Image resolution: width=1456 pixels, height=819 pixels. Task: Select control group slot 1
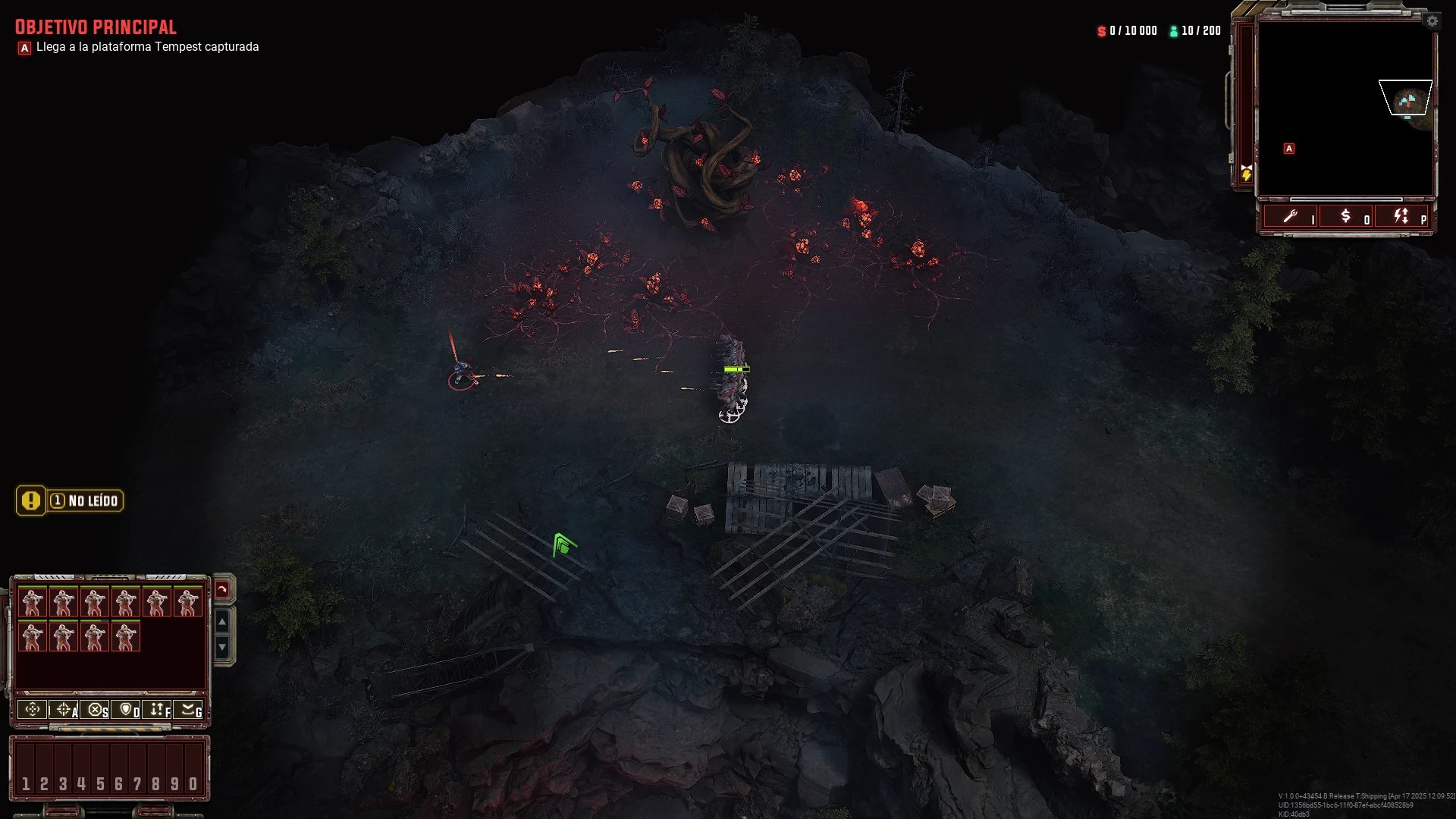click(x=26, y=783)
